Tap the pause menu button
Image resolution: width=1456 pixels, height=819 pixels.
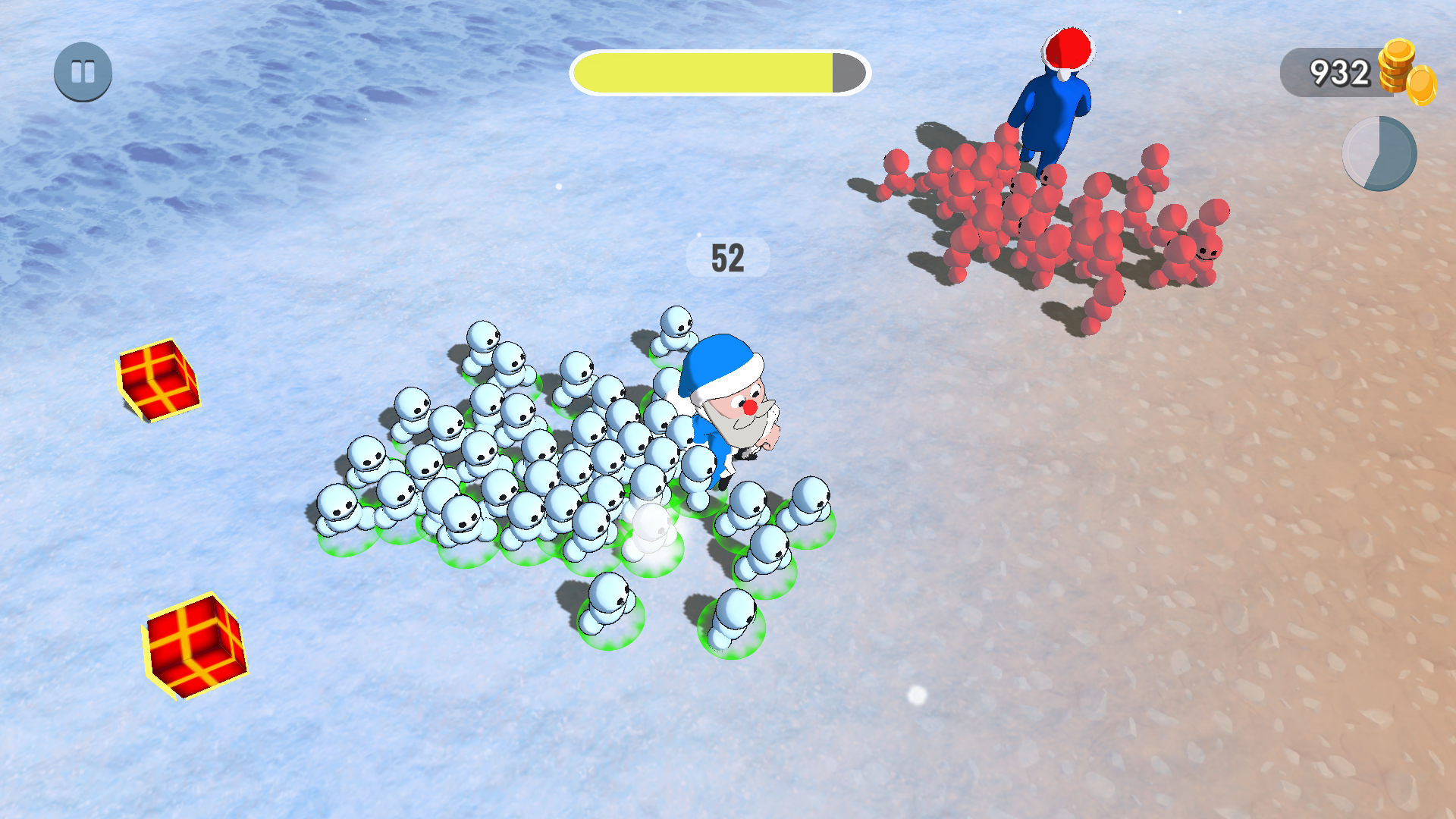82,72
